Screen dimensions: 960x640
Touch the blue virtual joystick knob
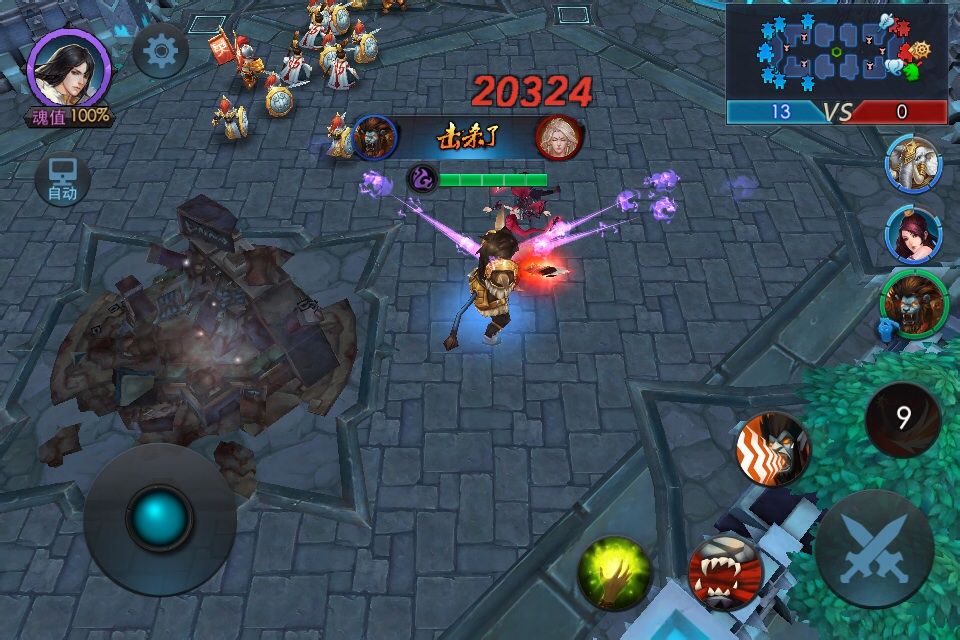click(x=159, y=518)
